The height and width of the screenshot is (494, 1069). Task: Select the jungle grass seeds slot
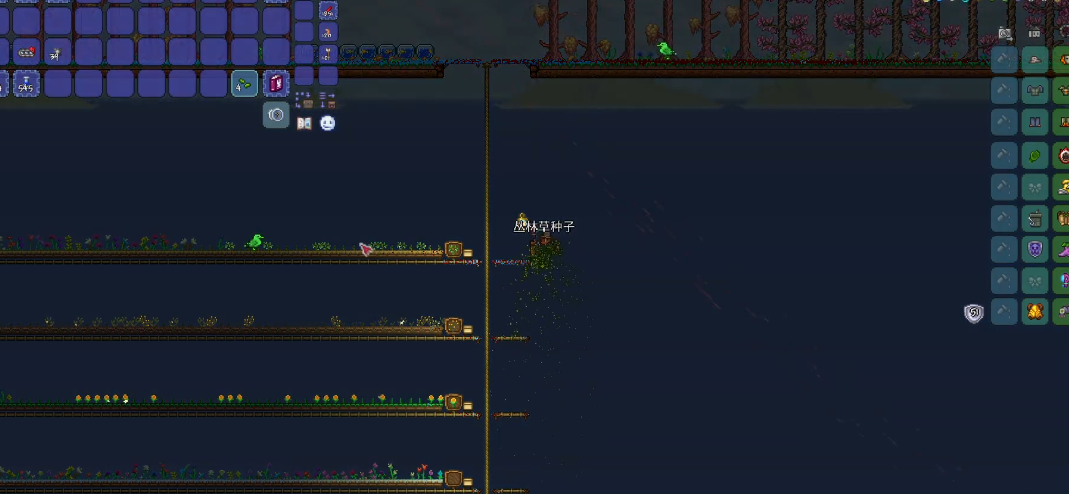coord(245,84)
